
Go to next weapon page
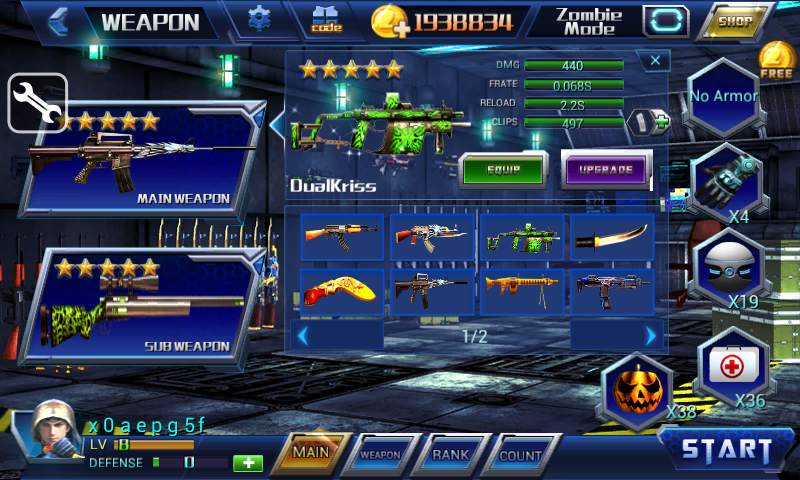coord(651,336)
